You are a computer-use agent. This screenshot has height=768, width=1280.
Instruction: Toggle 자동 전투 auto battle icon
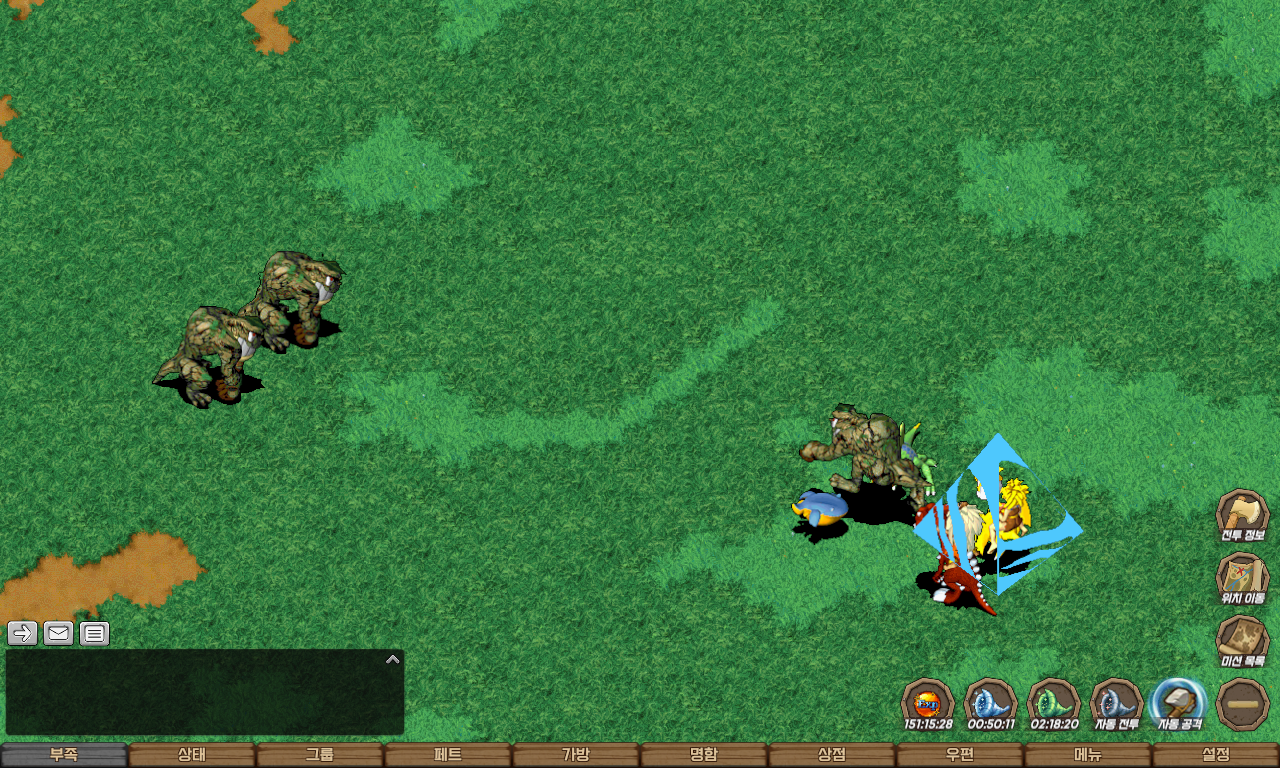click(x=1116, y=704)
